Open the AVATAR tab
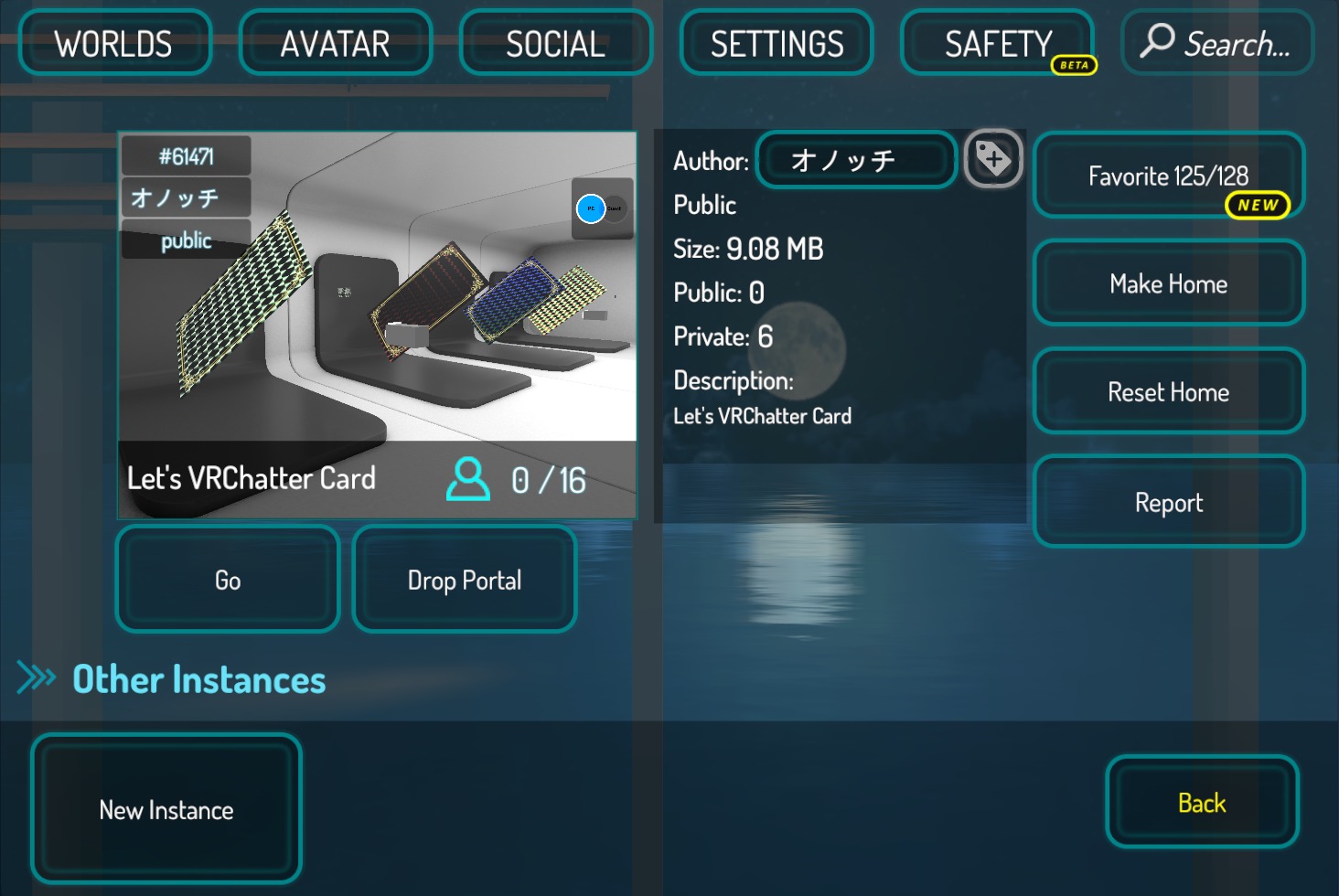The height and width of the screenshot is (896, 1339). [335, 42]
